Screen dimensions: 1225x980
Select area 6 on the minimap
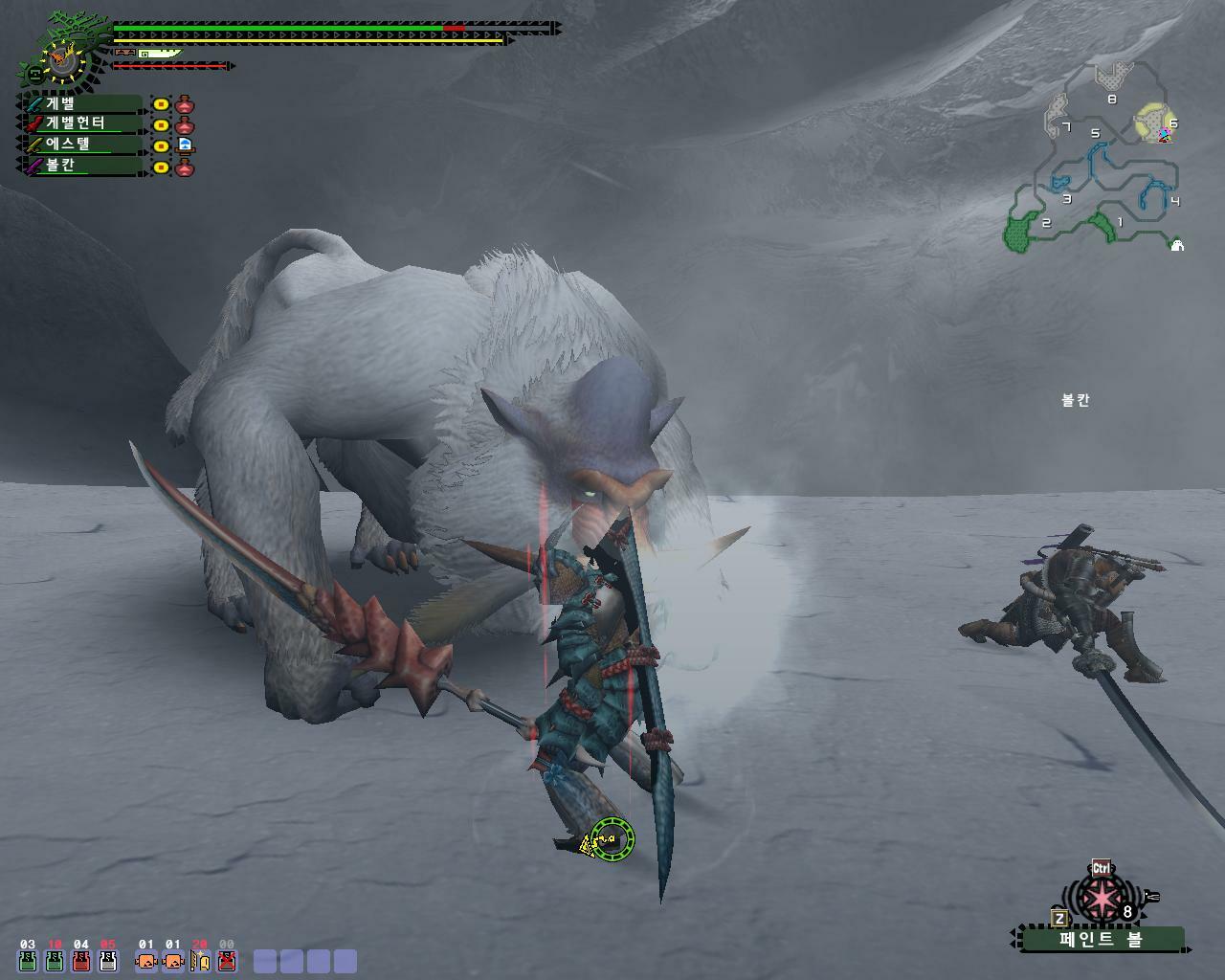pos(1155,123)
